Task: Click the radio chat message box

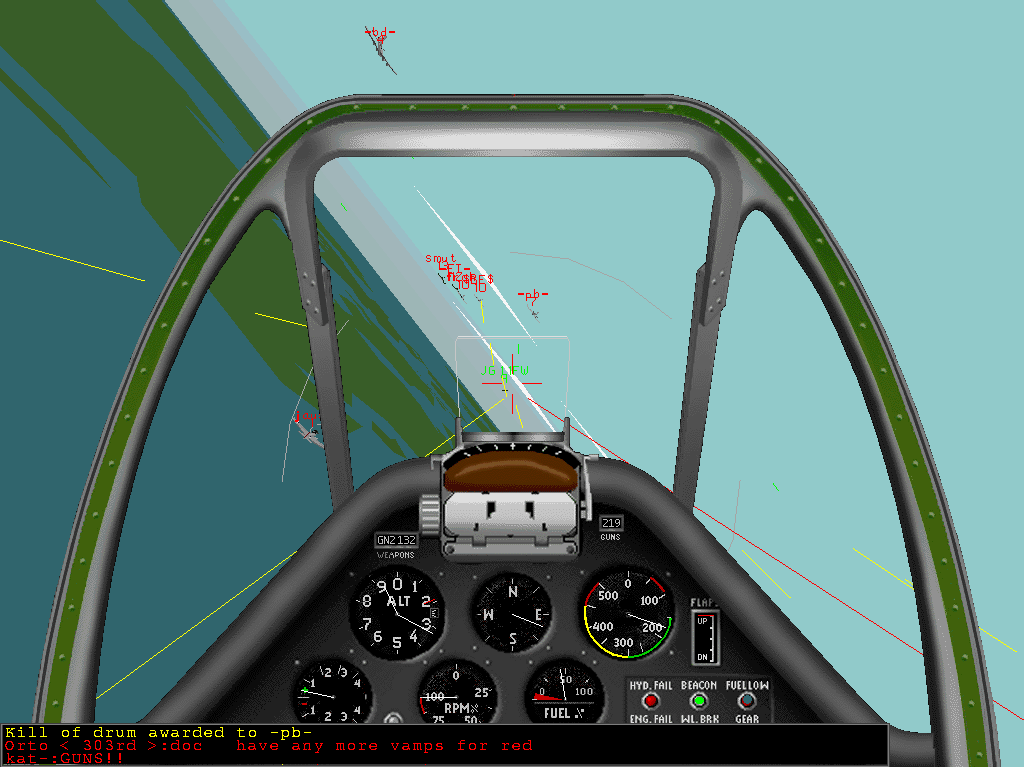Action: [x=444, y=746]
